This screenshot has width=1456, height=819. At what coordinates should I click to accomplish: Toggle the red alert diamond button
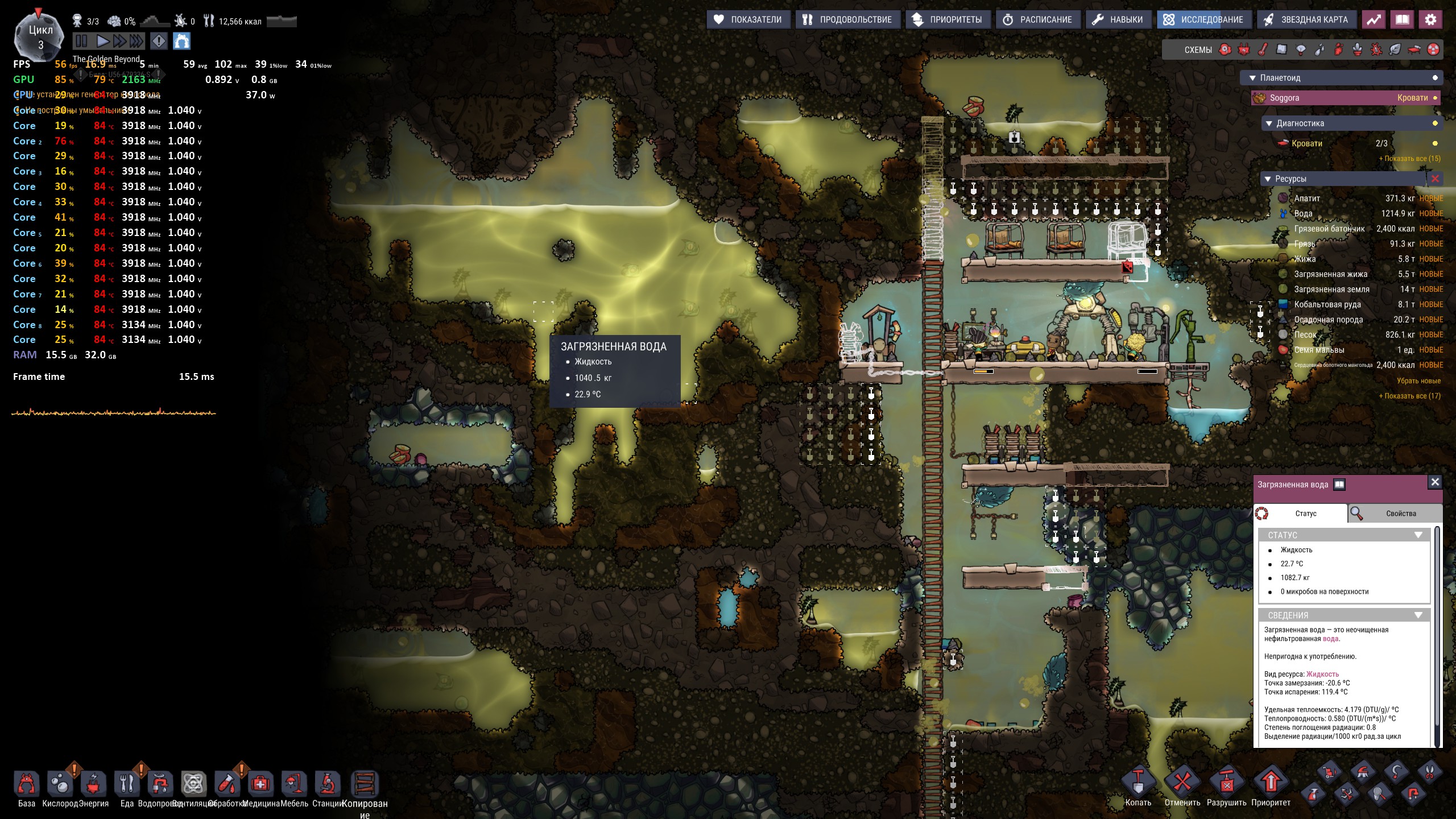[159, 41]
